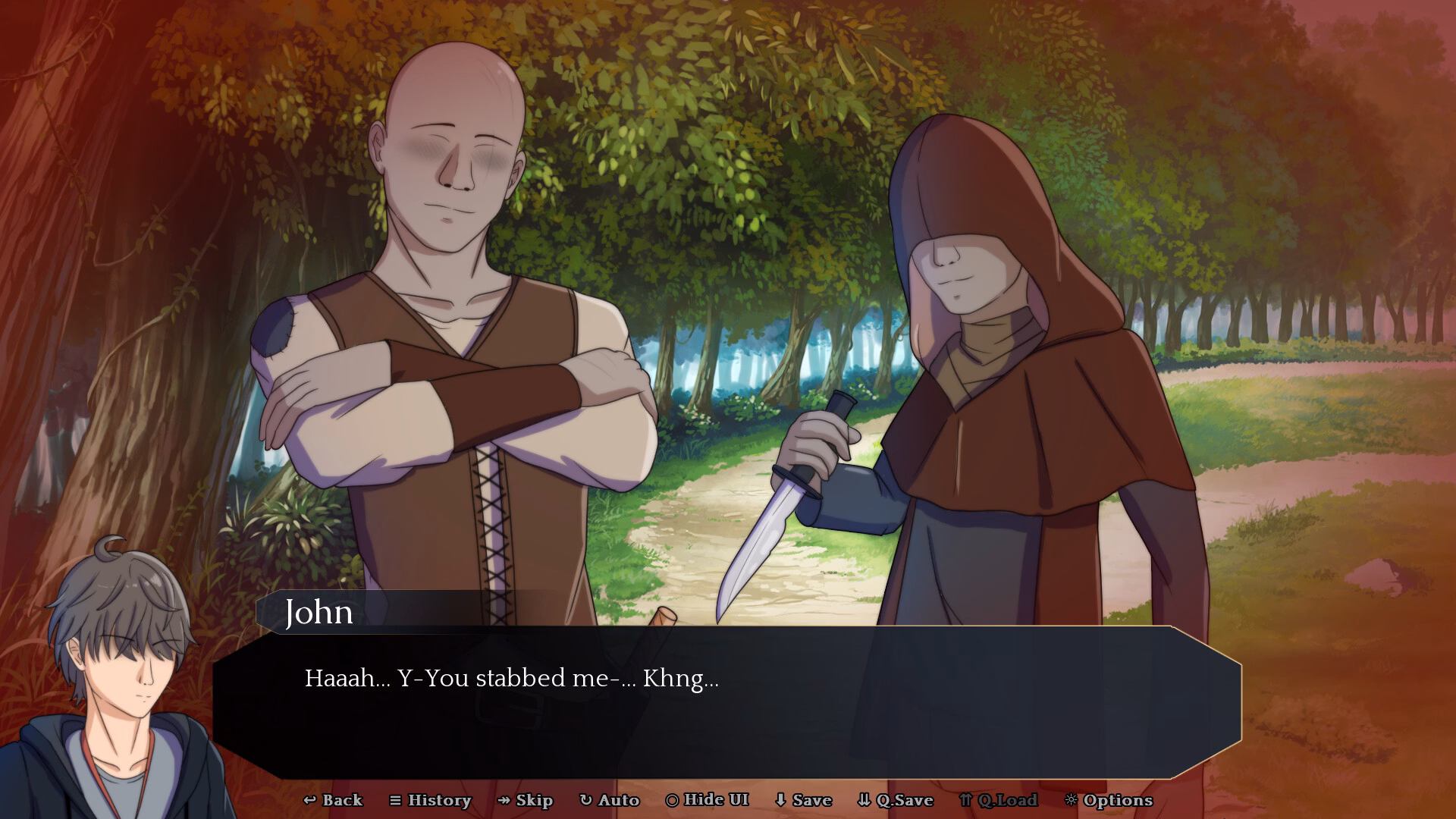Select the Back arrow icon
This screenshot has height=819, width=1456.
[x=310, y=800]
